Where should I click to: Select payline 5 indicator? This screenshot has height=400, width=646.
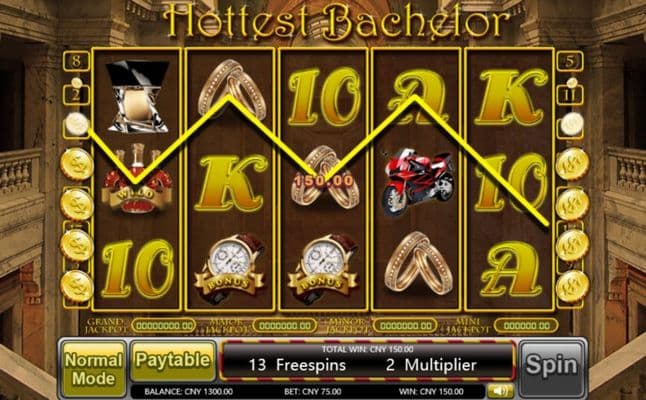570,62
